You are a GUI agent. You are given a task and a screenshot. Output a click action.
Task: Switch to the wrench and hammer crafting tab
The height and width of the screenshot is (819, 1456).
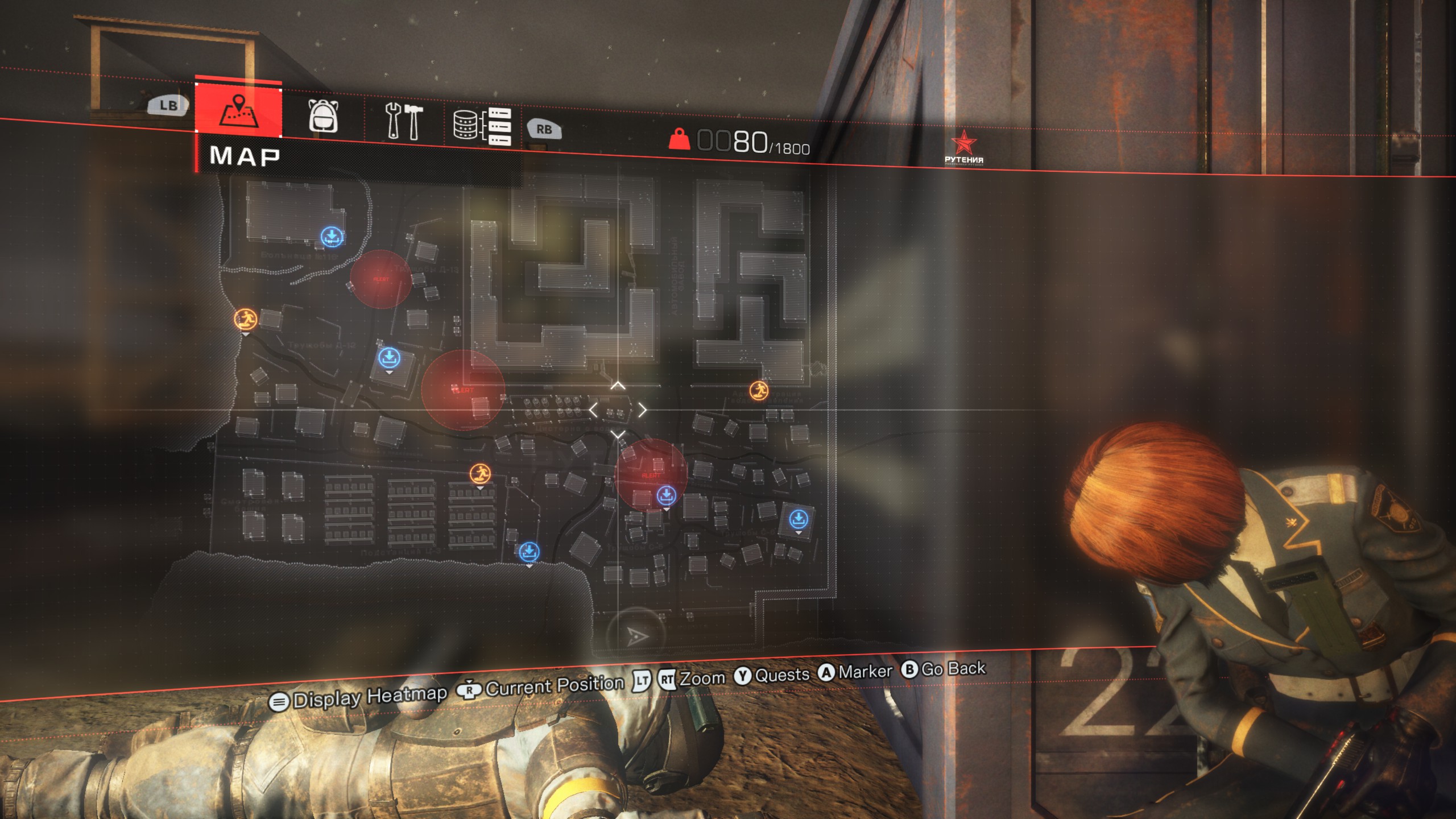click(403, 121)
